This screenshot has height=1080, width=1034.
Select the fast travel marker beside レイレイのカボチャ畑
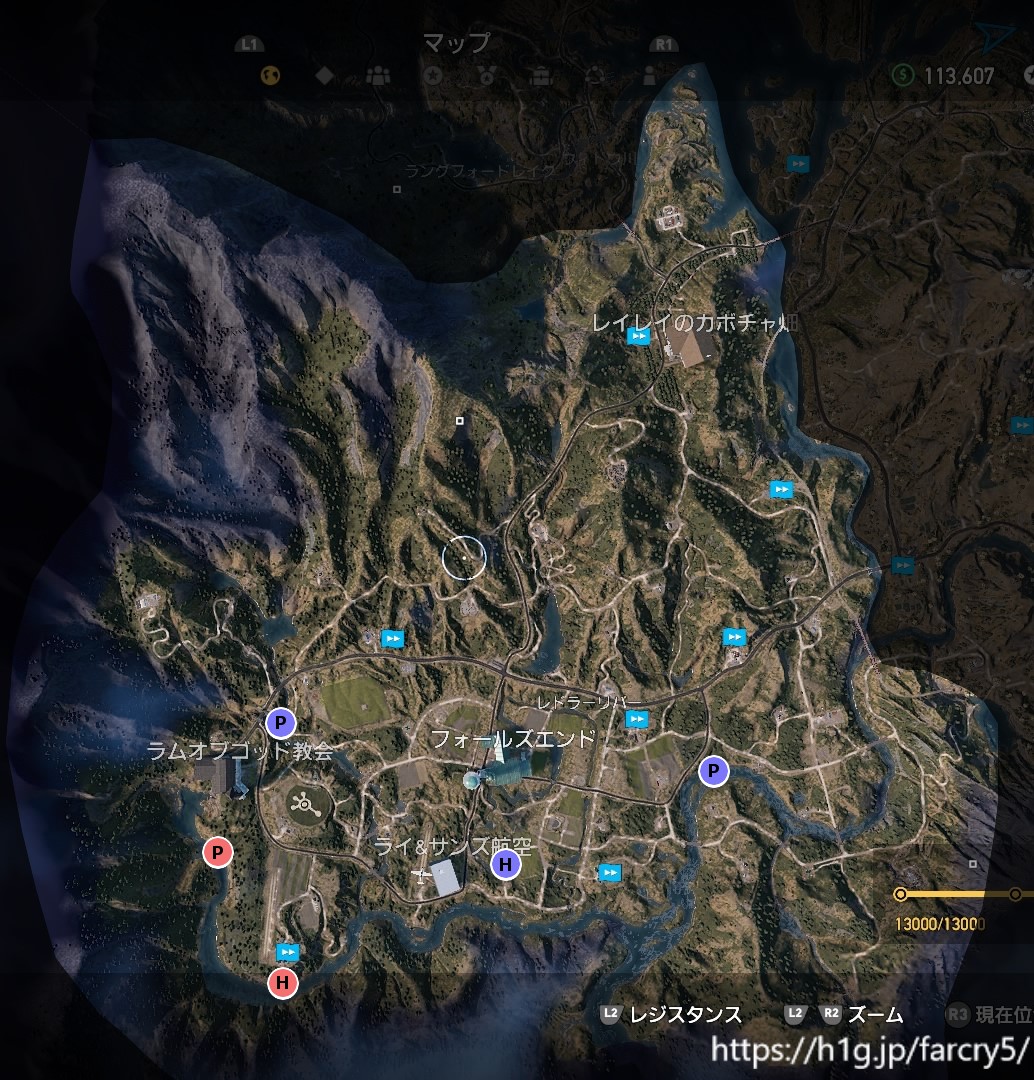(x=638, y=337)
